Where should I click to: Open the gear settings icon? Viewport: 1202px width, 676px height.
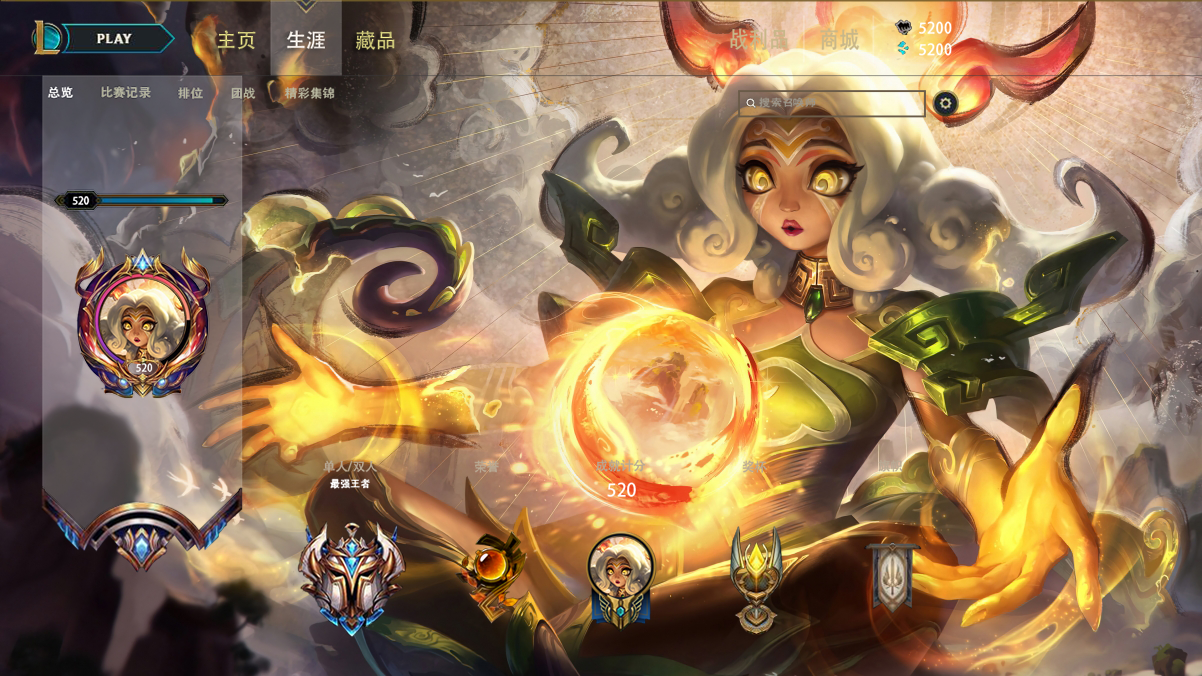coord(945,103)
